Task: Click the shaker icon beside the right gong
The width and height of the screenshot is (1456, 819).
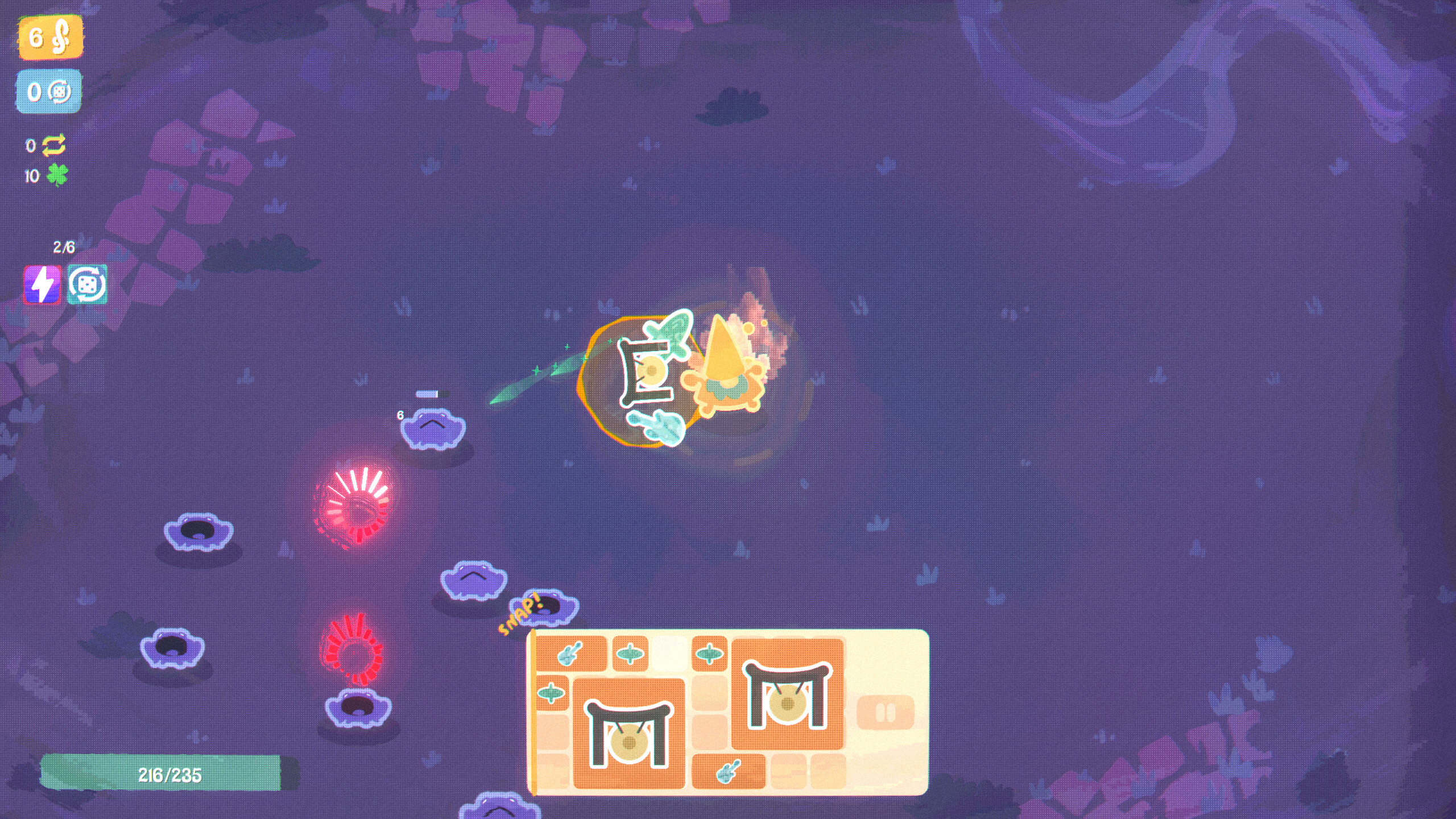Action: pos(710,655)
